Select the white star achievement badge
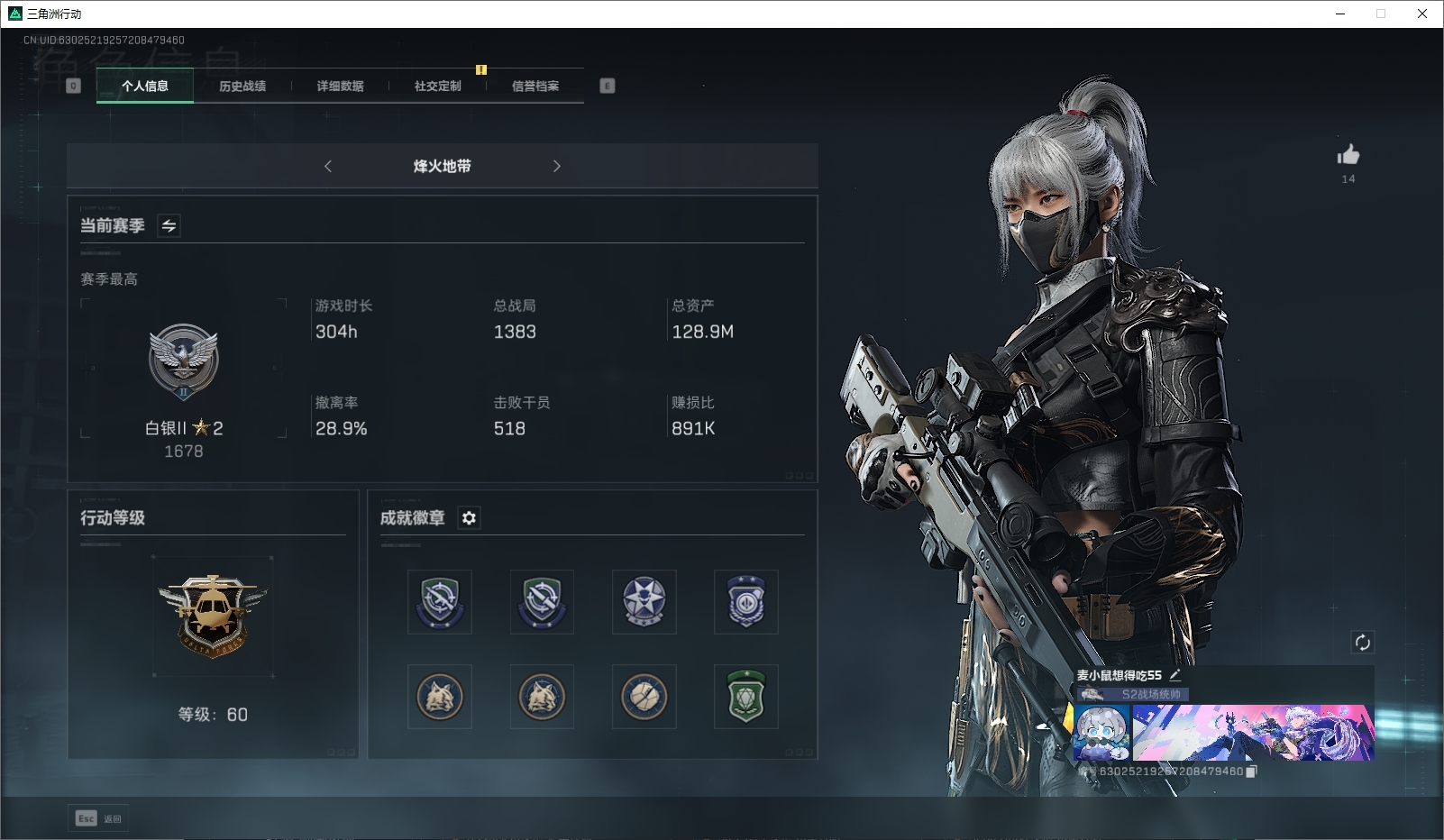The width and height of the screenshot is (1444, 840). pos(644,601)
